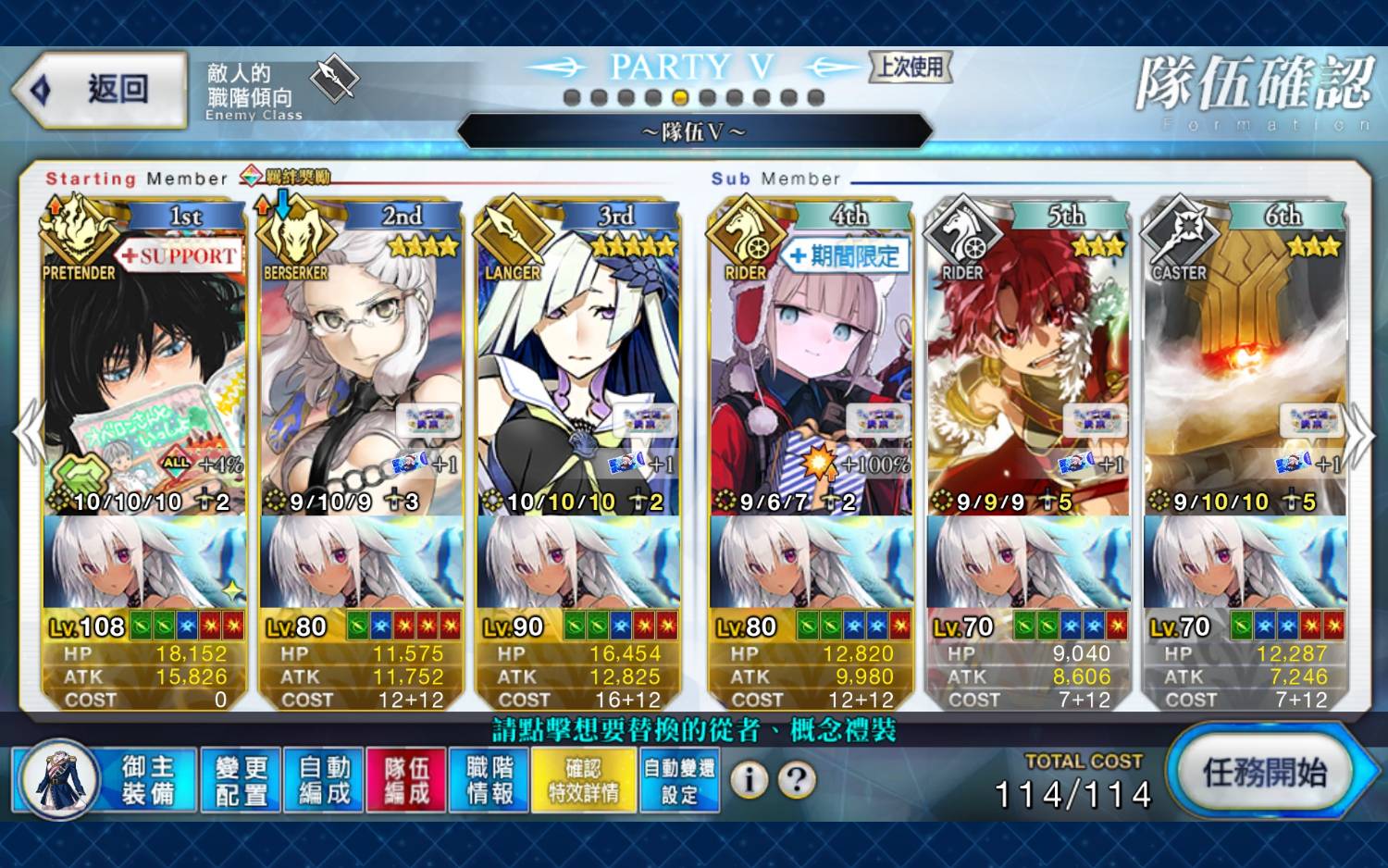The image size is (1388, 868).
Task: Open 自動變還設定 settings
Action: coord(679,780)
